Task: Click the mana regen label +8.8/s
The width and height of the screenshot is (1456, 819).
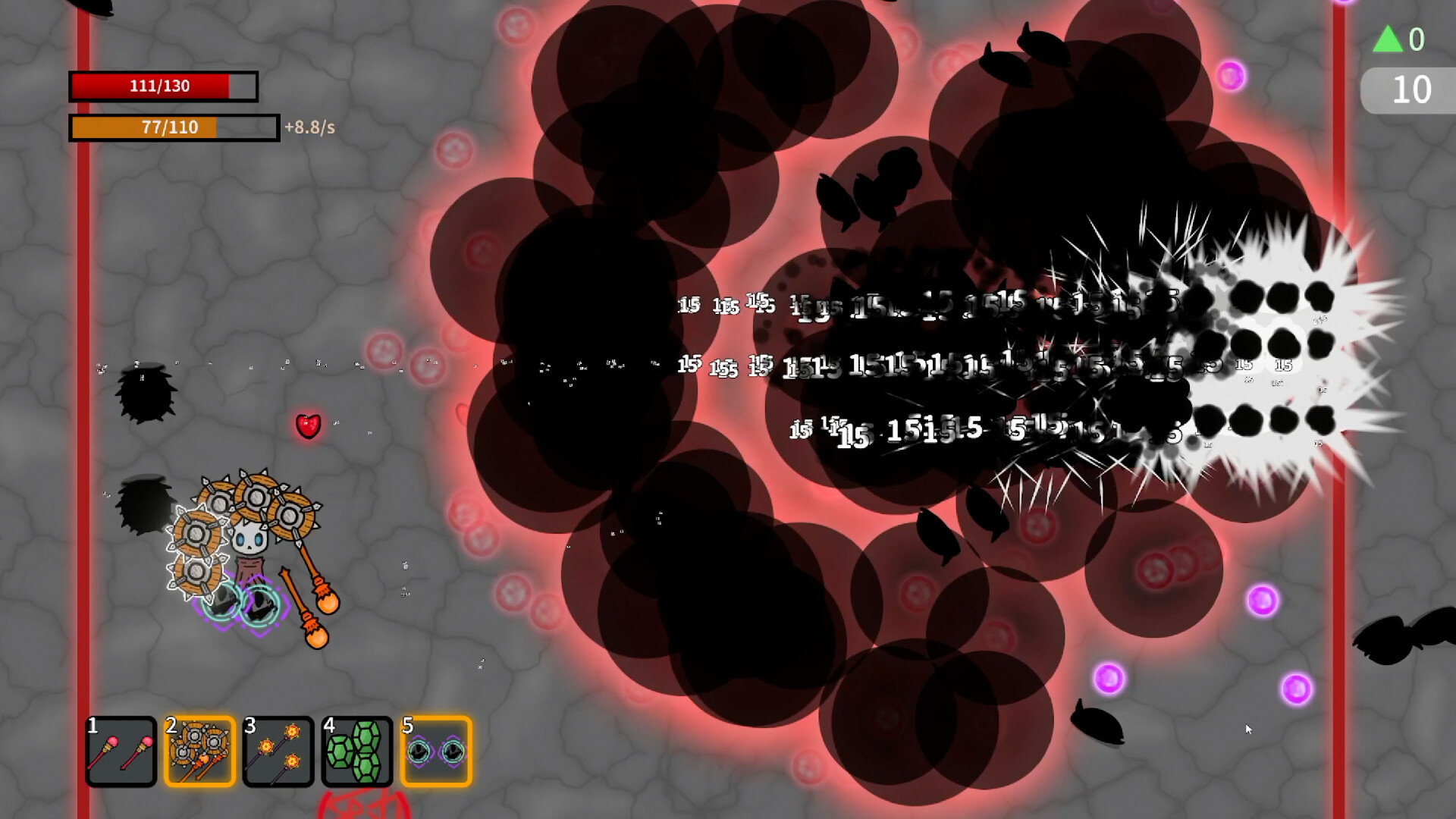Action: coord(311,128)
